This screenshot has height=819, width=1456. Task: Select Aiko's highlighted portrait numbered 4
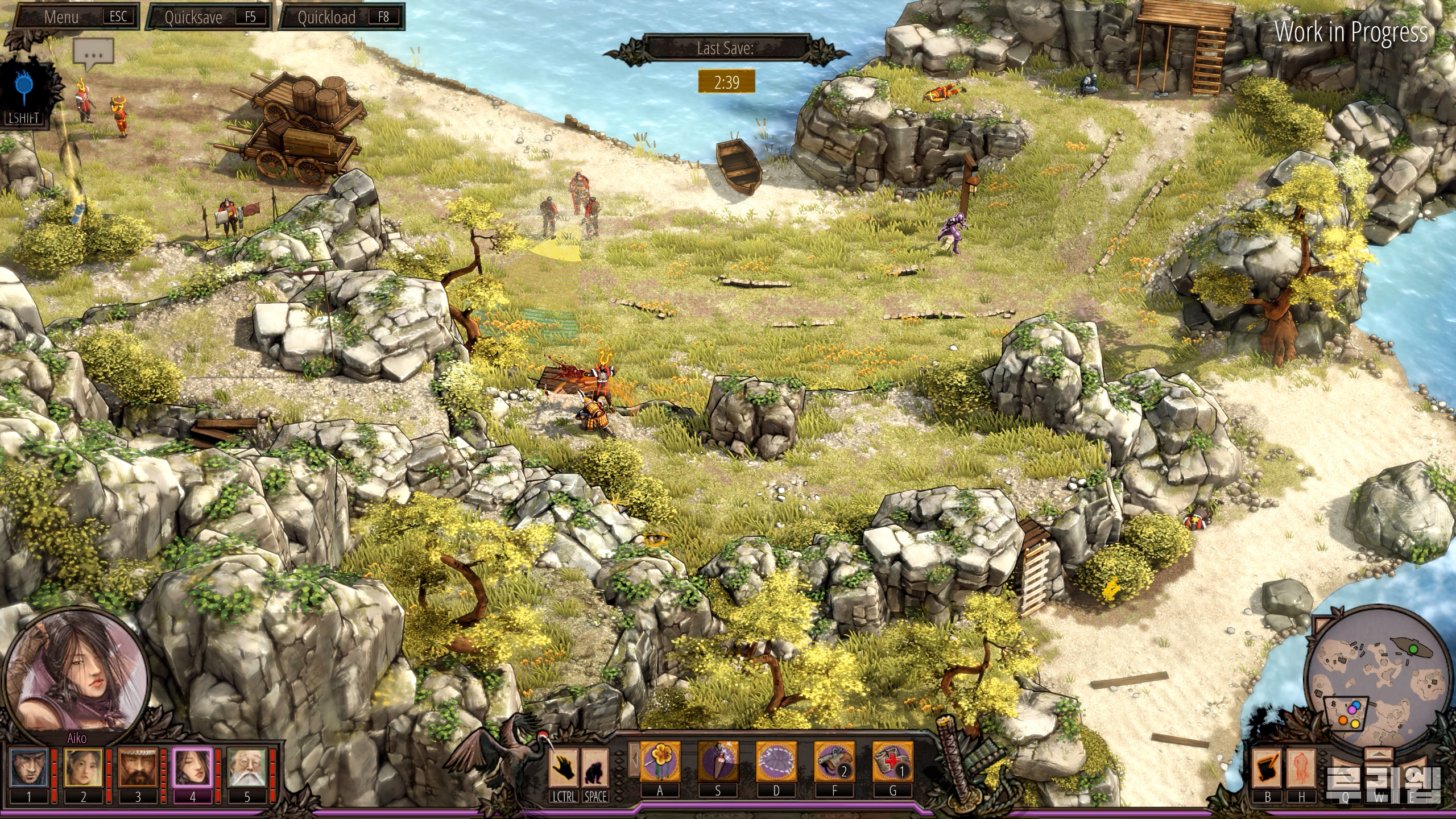pos(192,767)
